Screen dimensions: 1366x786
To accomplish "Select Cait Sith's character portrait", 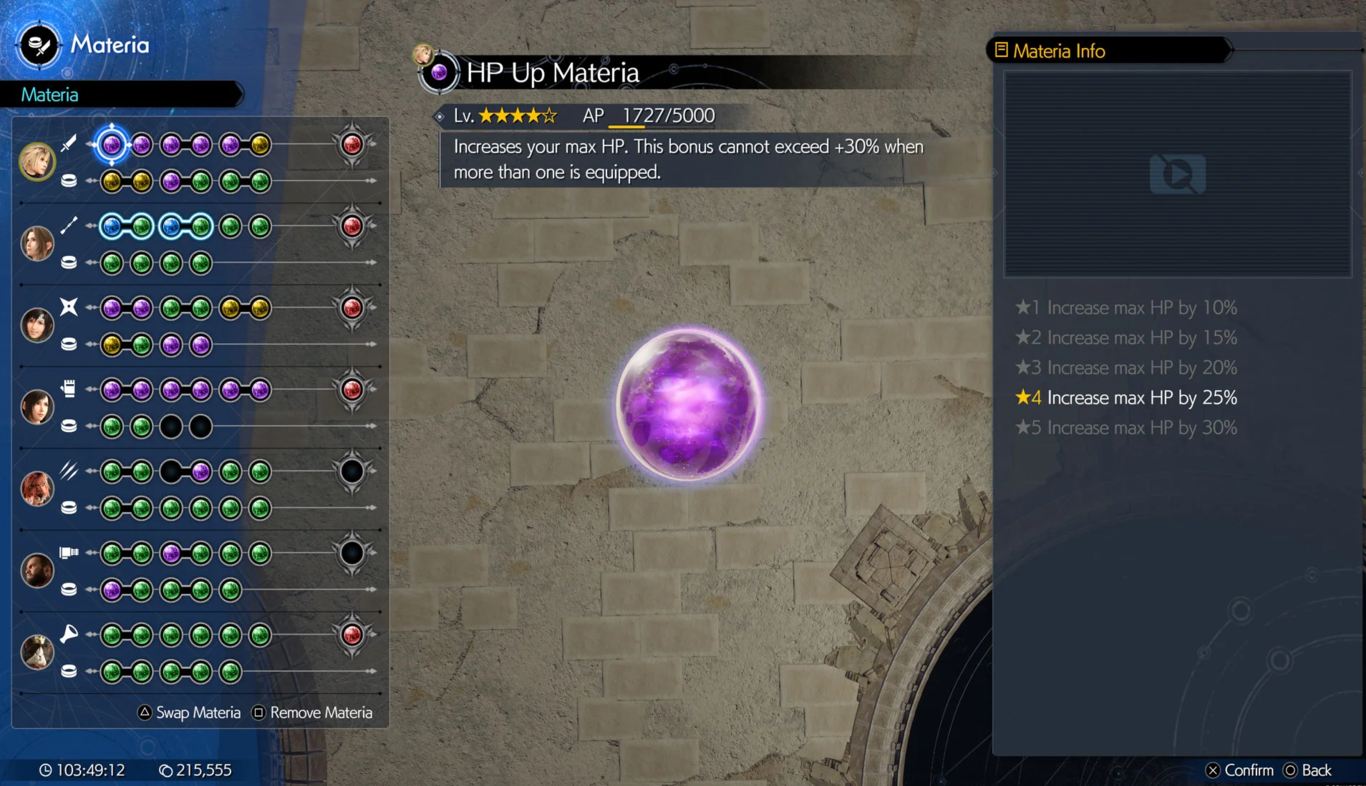I will 37,652.
